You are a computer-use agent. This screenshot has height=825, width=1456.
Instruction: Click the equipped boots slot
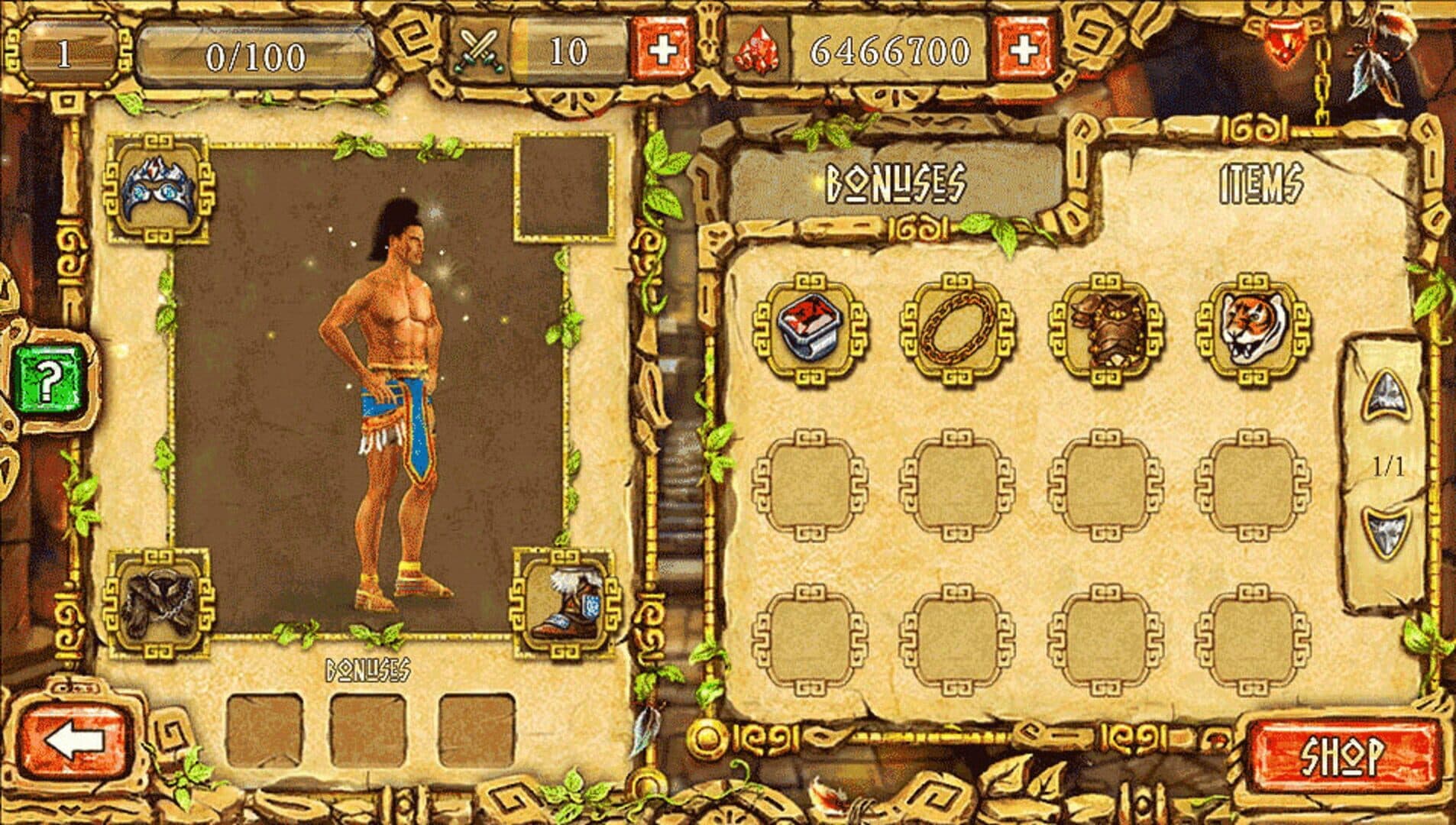[x=565, y=603]
